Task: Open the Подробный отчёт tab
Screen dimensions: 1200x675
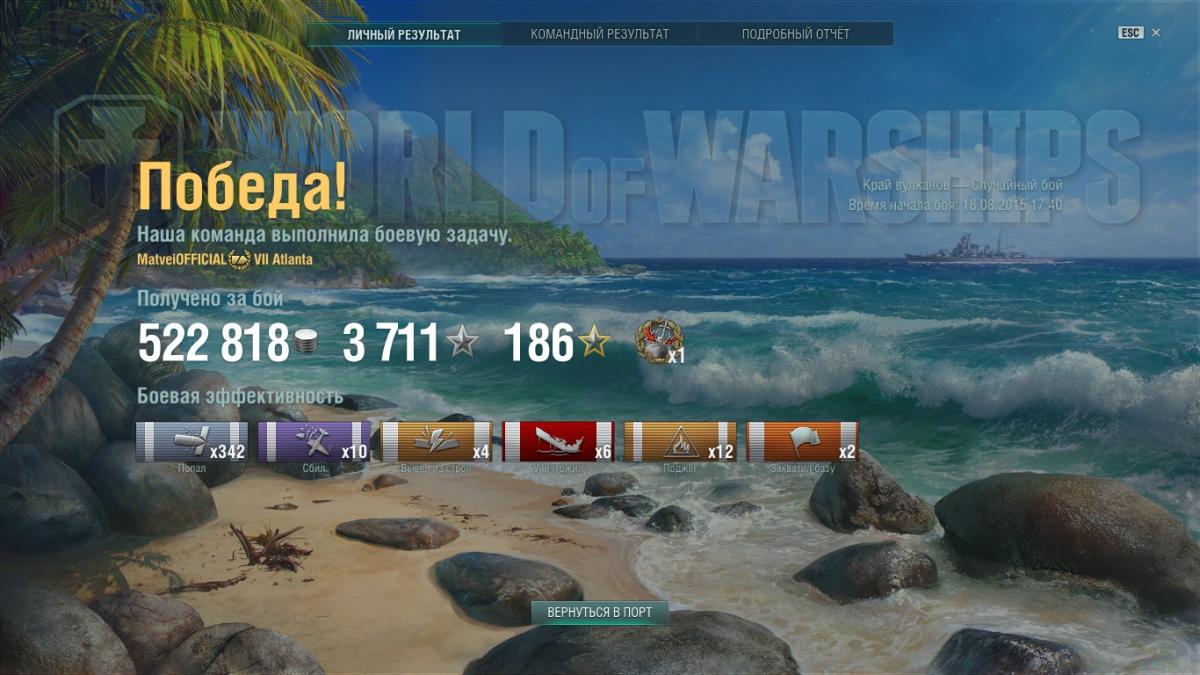Action: pos(795,34)
